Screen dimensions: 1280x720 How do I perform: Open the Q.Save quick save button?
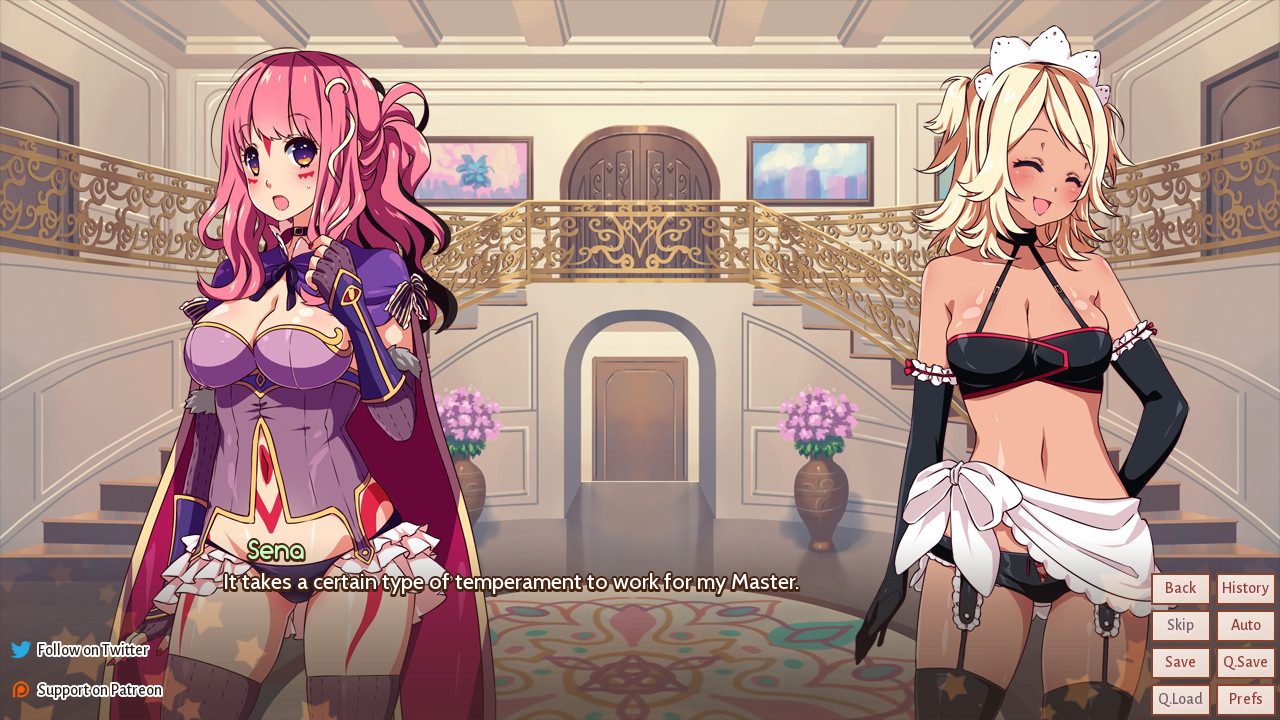1244,662
